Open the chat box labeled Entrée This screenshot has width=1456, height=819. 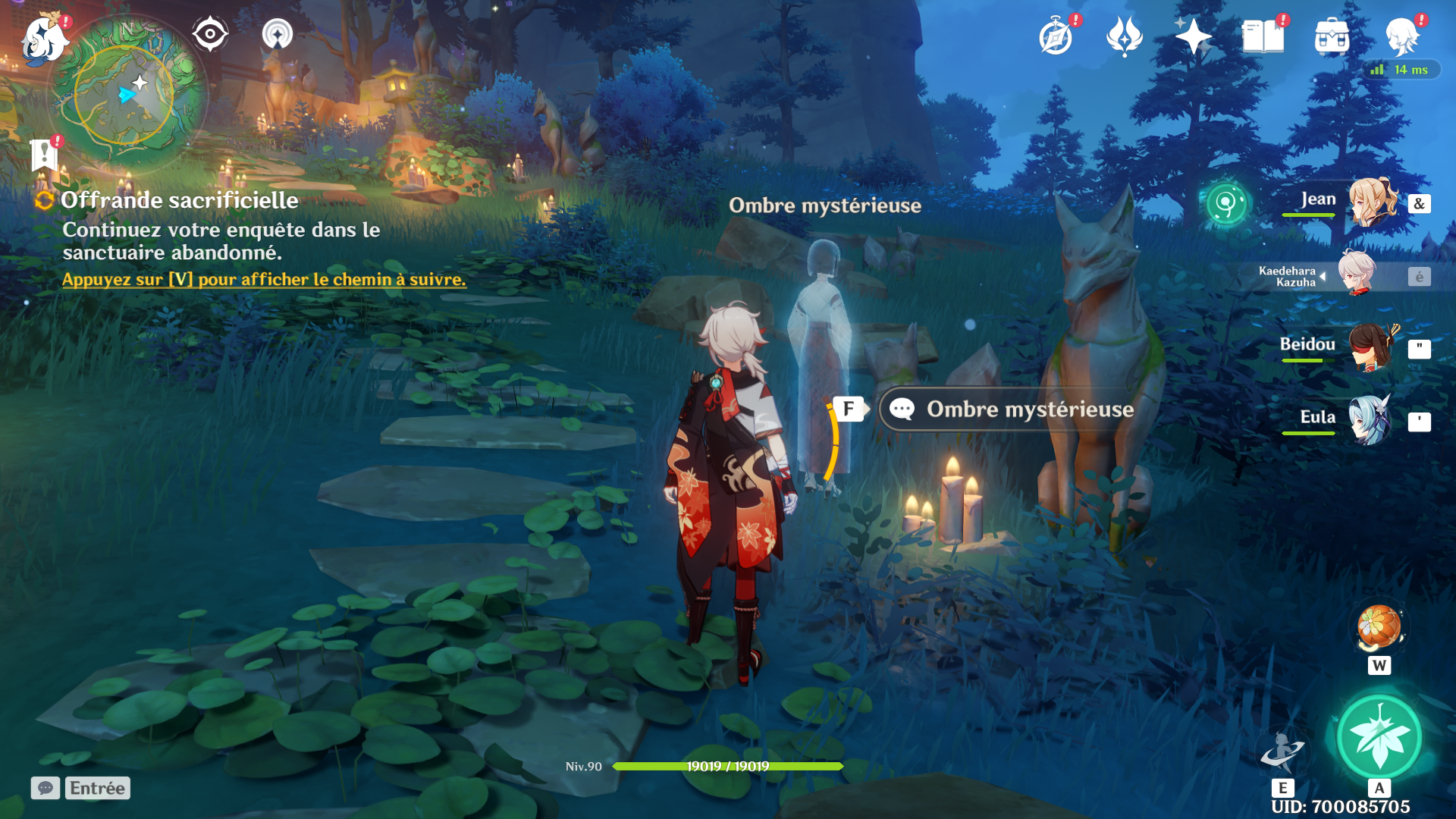tap(81, 789)
